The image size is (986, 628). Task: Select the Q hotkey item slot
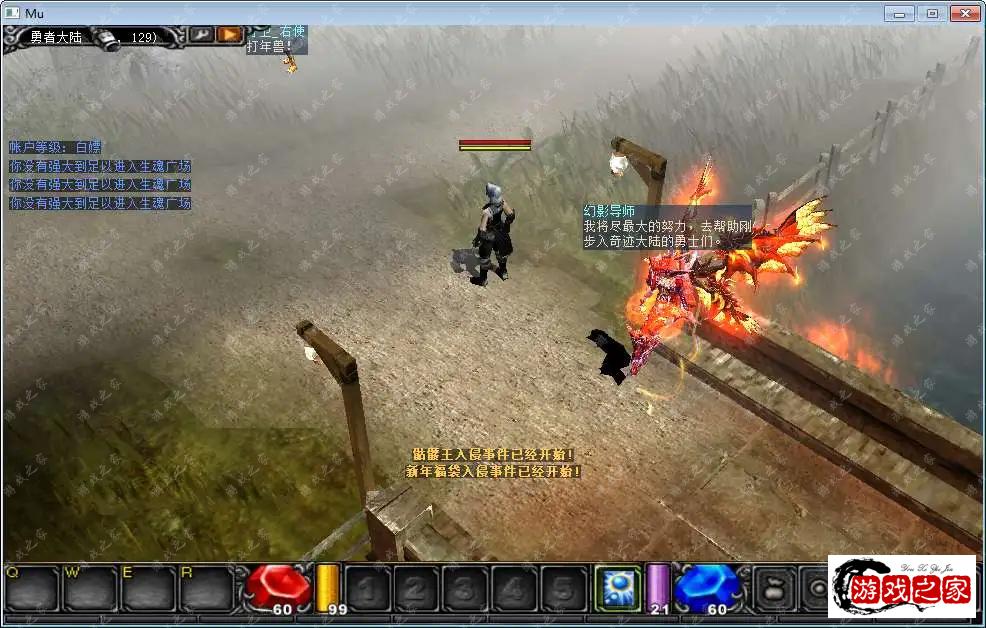(x=31, y=588)
